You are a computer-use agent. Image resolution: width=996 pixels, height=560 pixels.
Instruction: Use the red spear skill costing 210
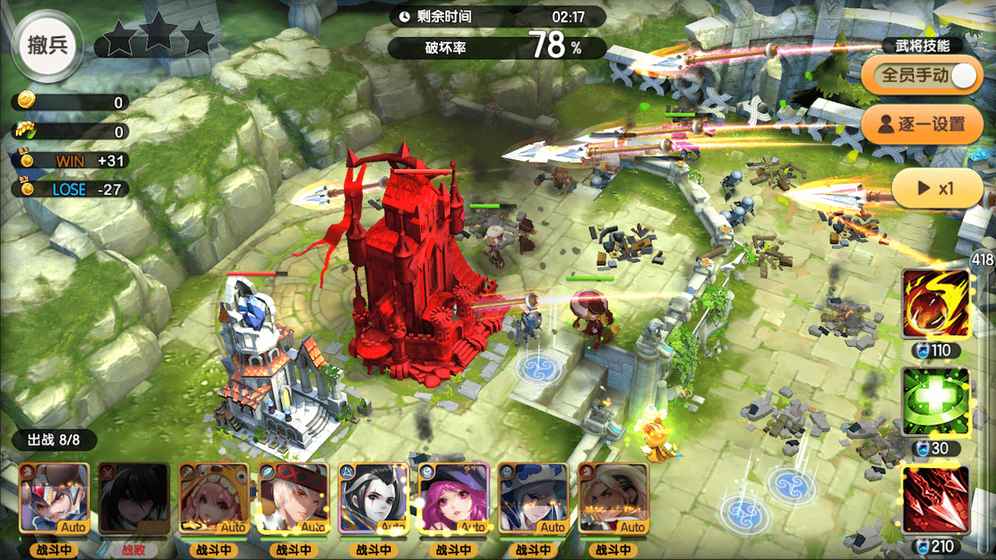[x=936, y=499]
